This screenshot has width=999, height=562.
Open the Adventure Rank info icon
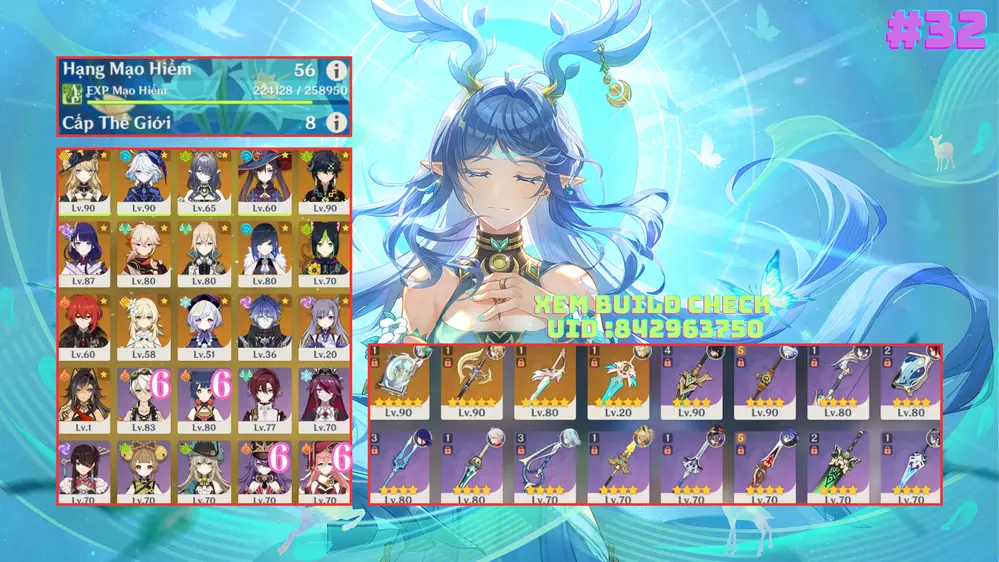pyautogui.click(x=336, y=71)
